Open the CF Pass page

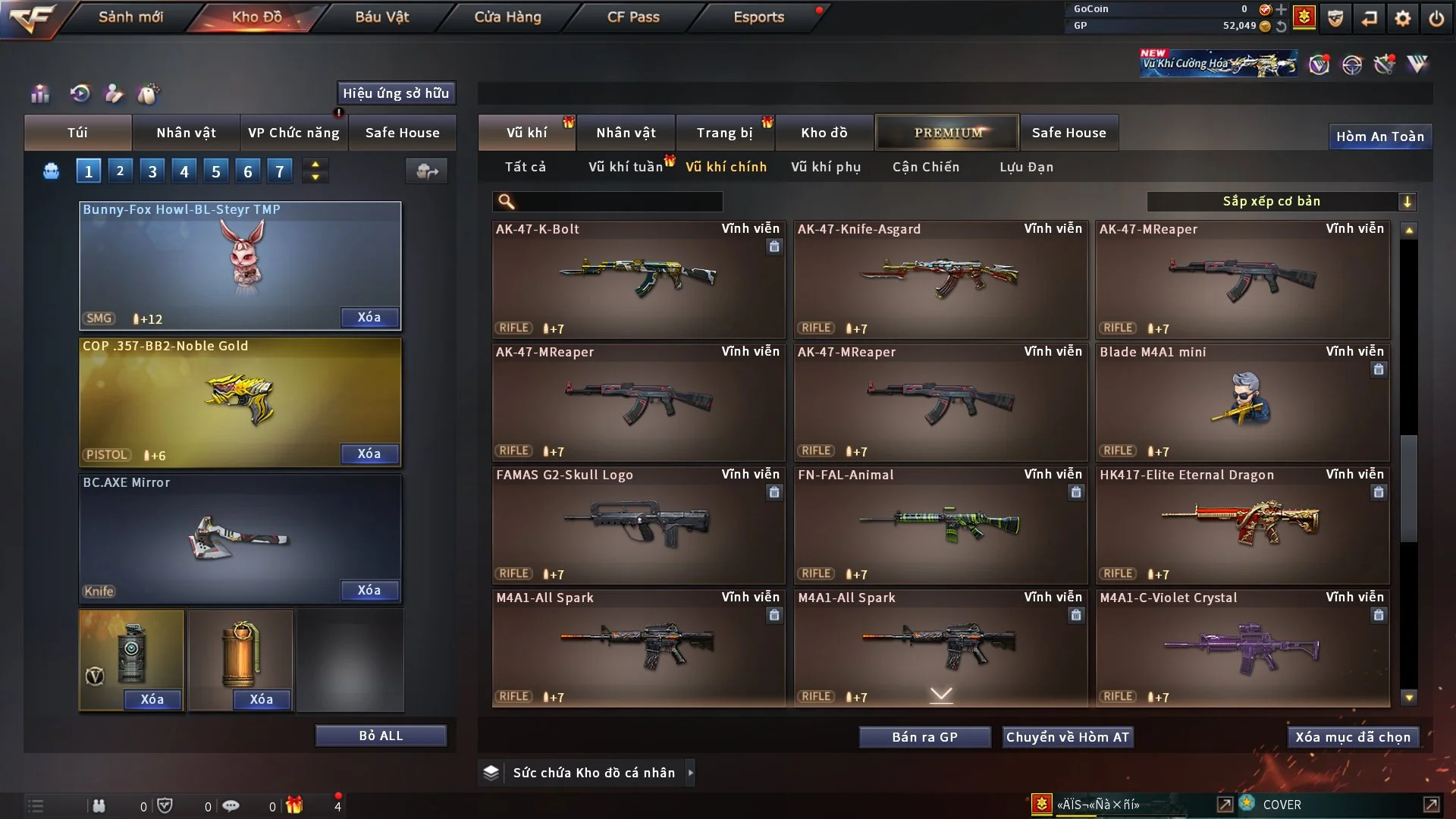[x=633, y=17]
